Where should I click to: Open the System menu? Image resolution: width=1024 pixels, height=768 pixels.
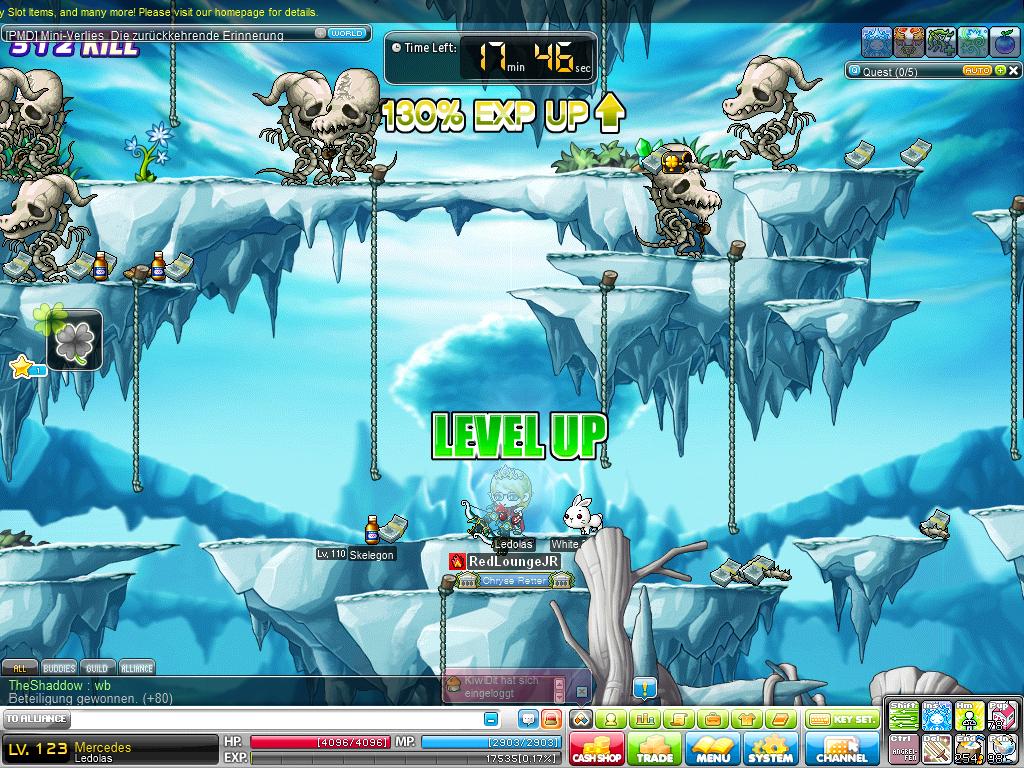coord(770,748)
